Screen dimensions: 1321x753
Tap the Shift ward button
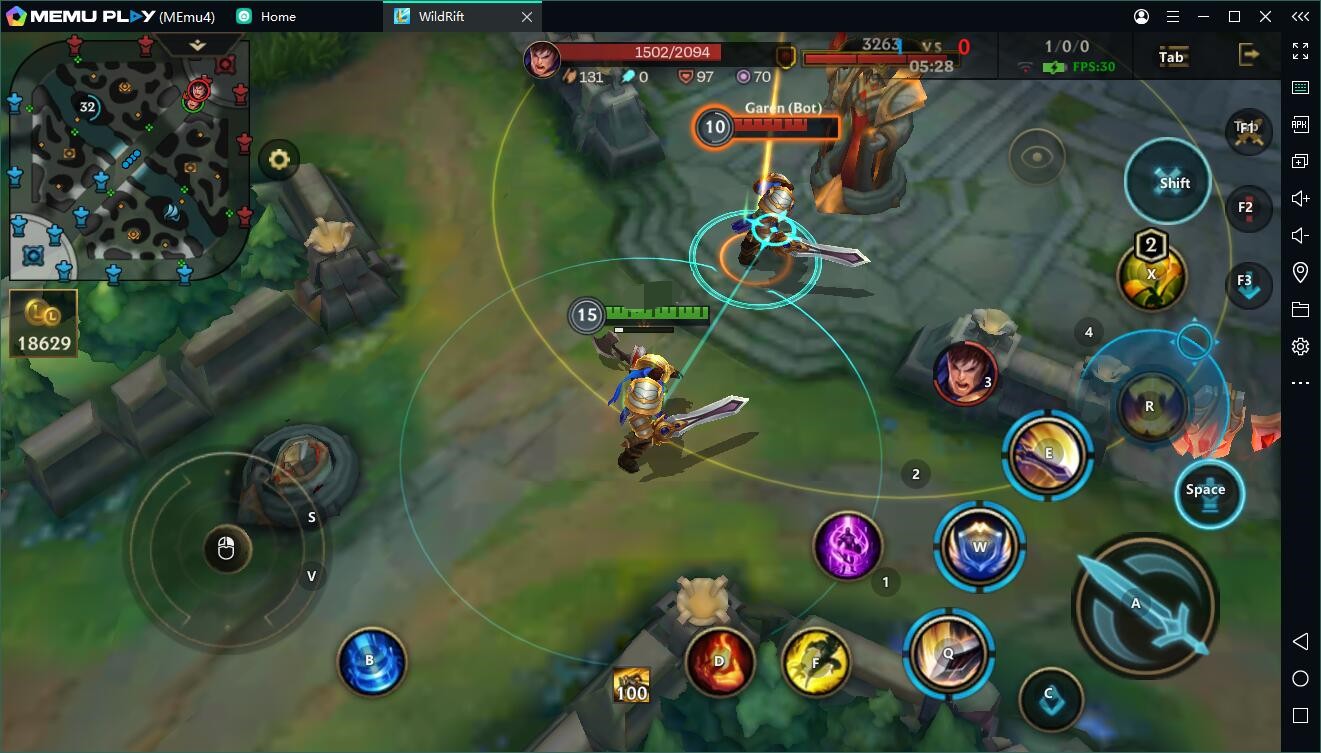(x=1168, y=182)
